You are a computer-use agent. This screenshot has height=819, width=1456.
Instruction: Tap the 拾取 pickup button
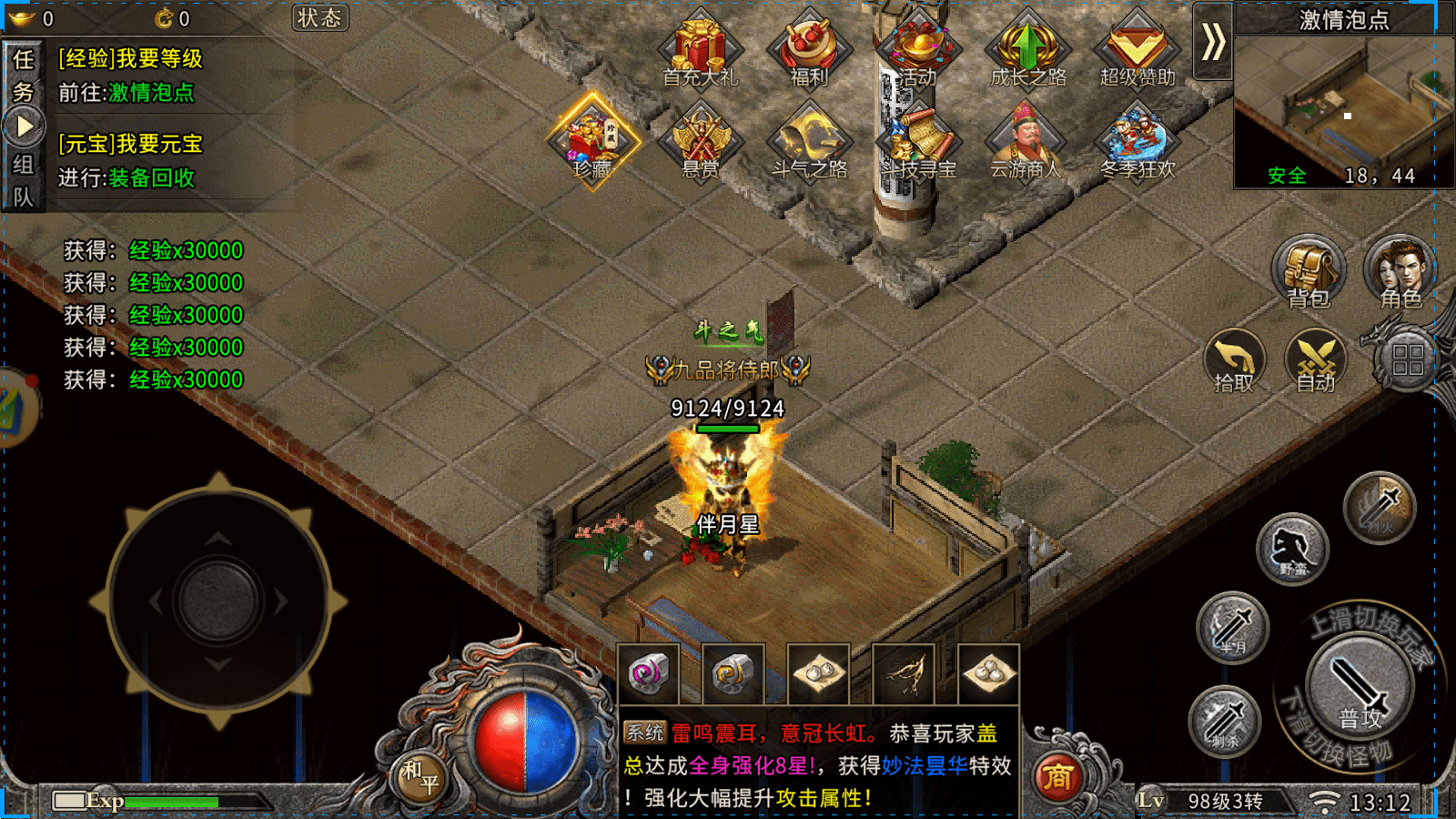(x=1235, y=361)
